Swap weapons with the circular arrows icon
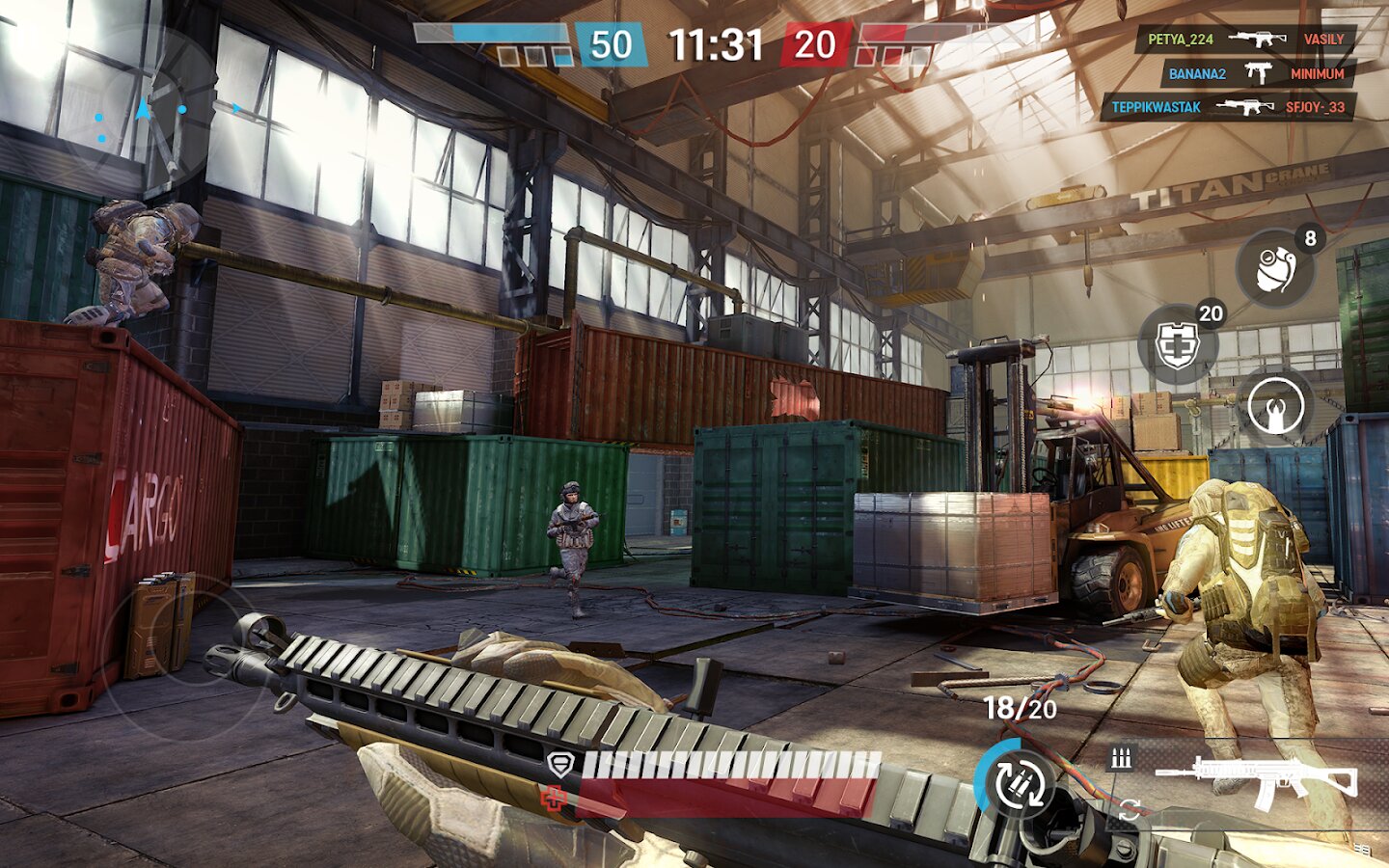This screenshot has height=868, width=1389. tap(1130, 810)
